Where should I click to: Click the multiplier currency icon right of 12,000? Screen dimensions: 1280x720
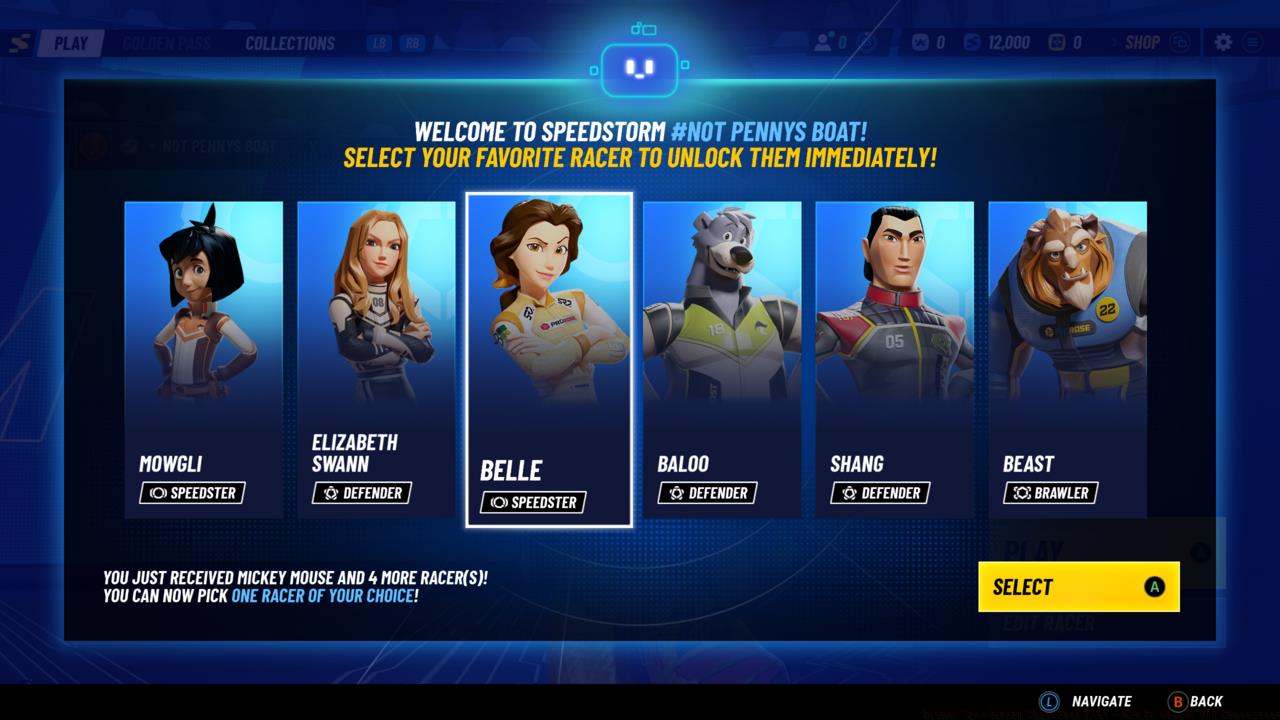pos(1059,42)
